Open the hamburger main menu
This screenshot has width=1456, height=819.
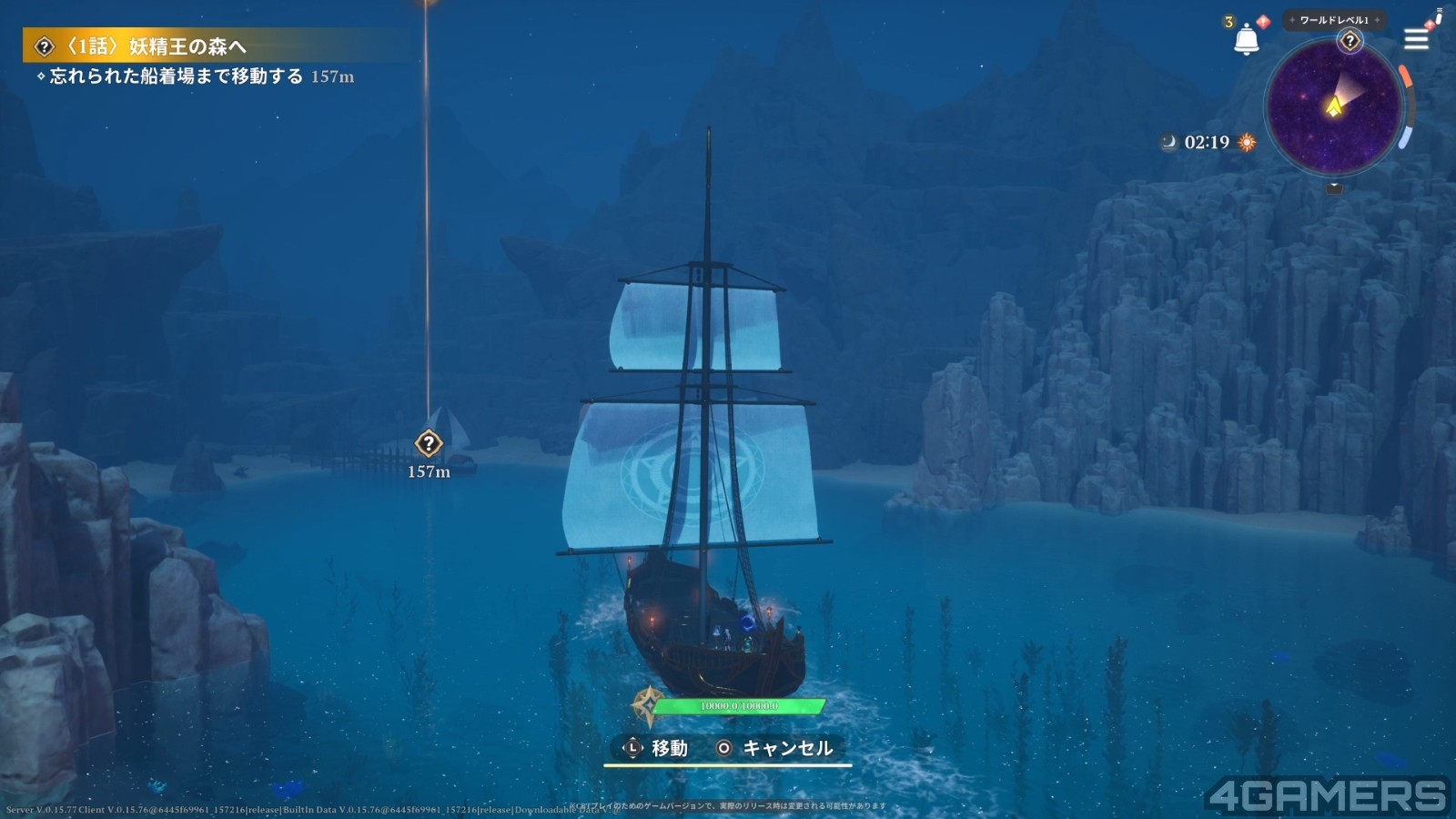[x=1416, y=39]
